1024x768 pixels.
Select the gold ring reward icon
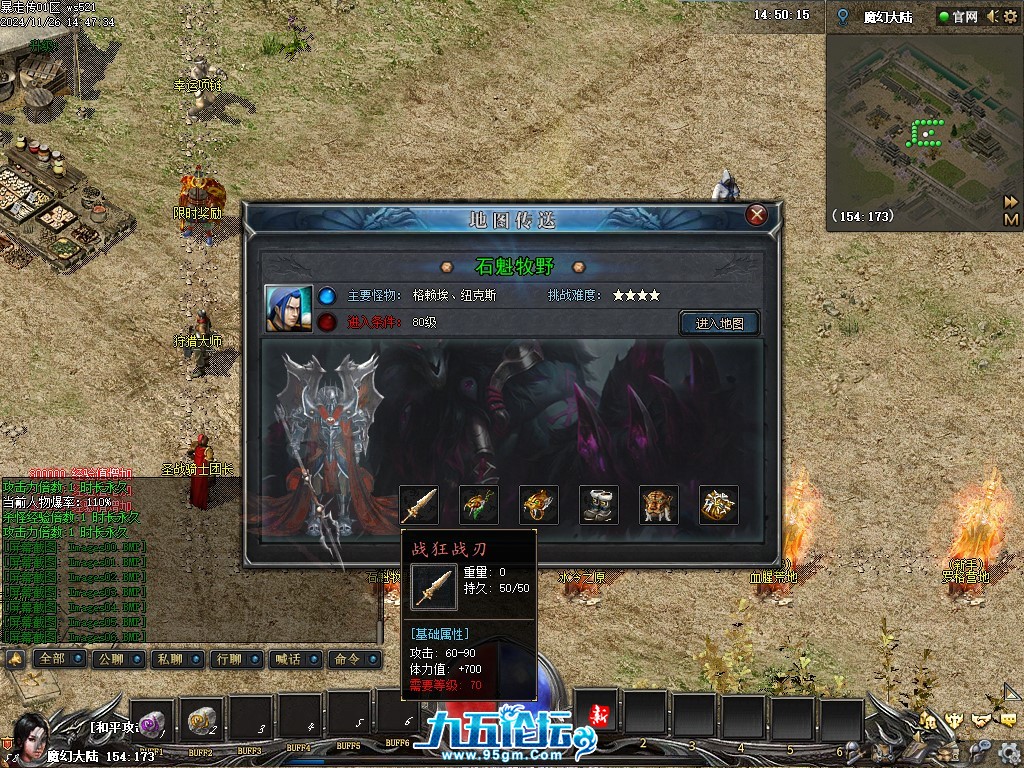pyautogui.click(x=539, y=505)
